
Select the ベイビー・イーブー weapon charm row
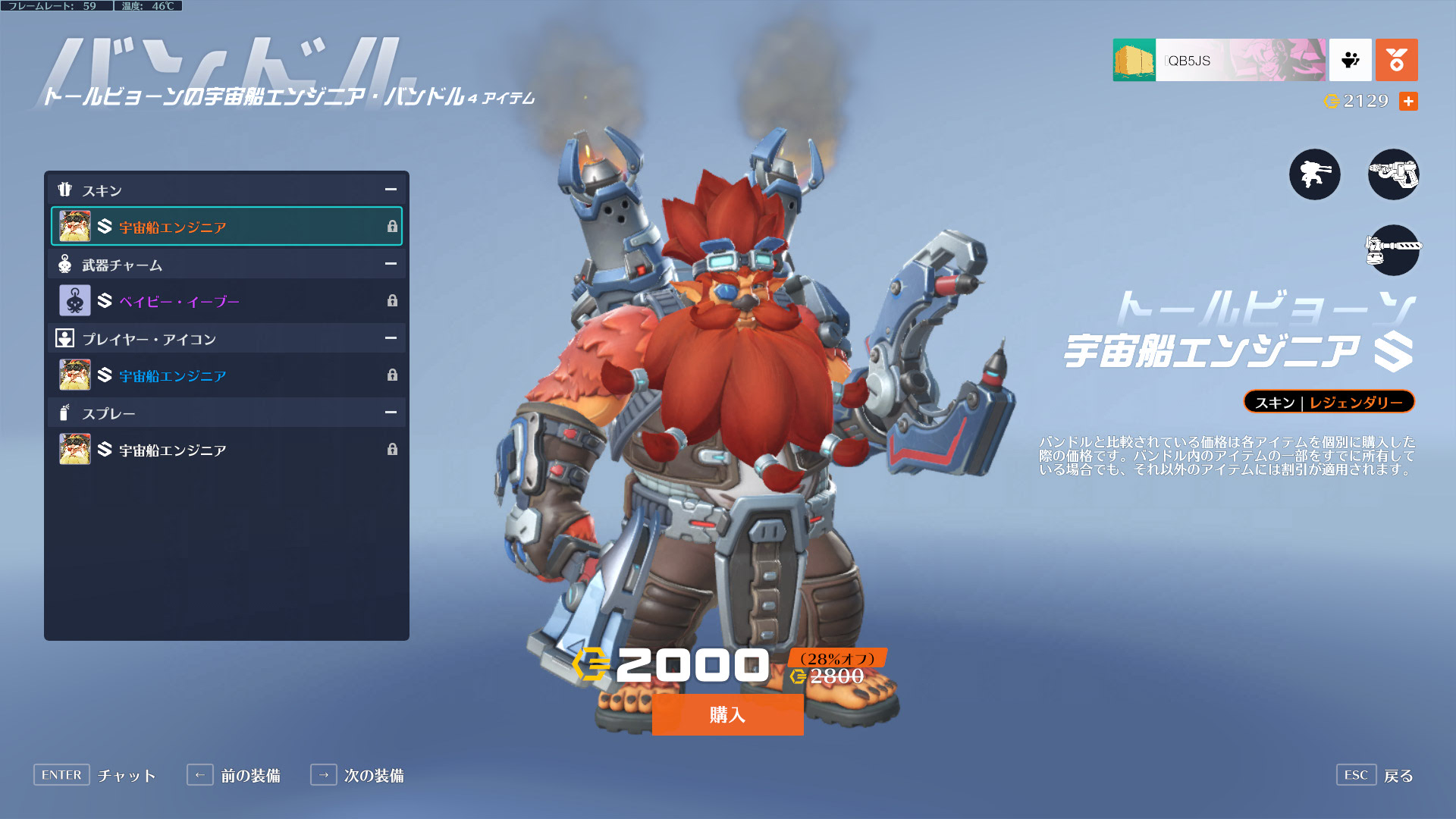point(226,301)
